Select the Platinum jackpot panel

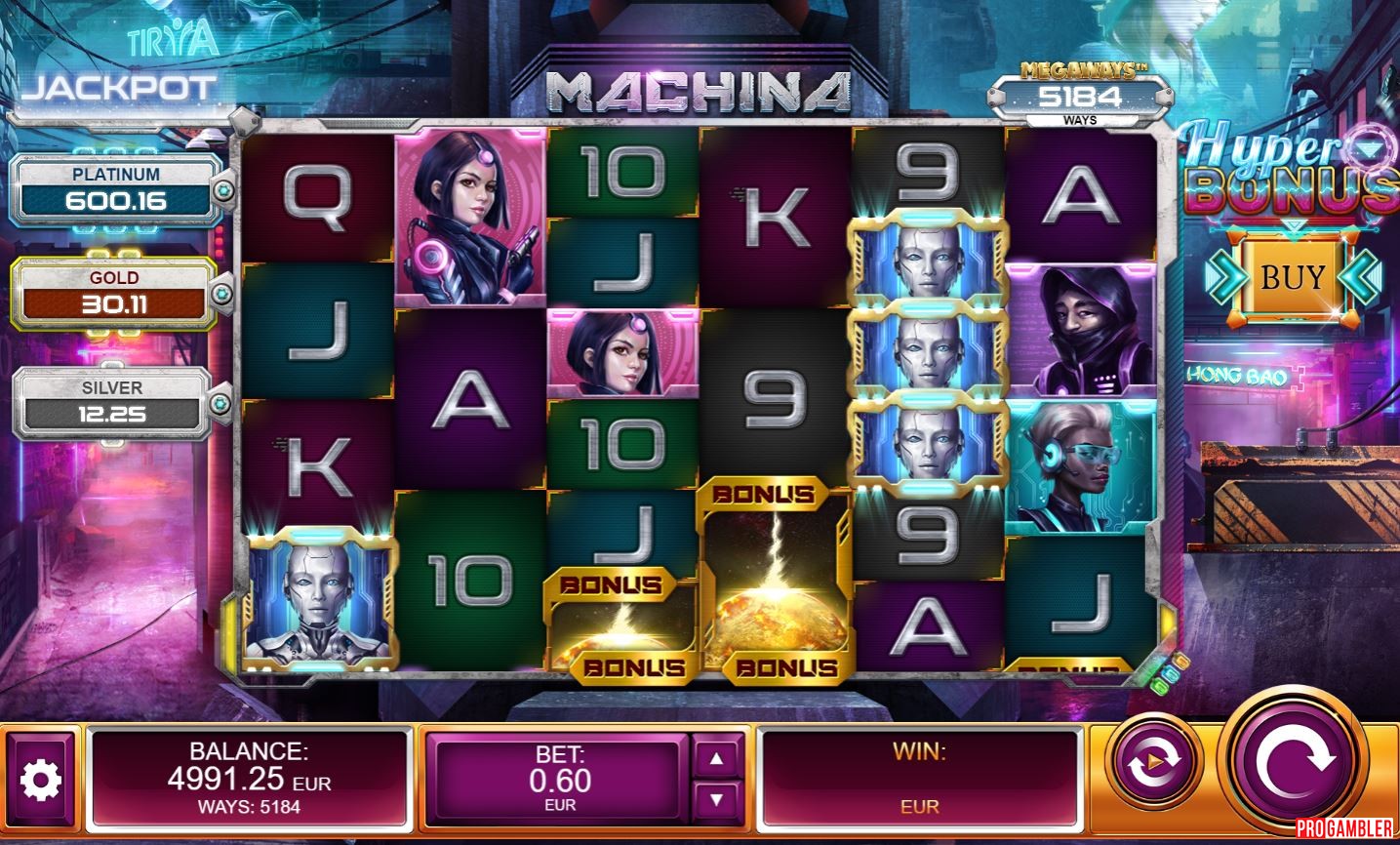click(x=117, y=190)
